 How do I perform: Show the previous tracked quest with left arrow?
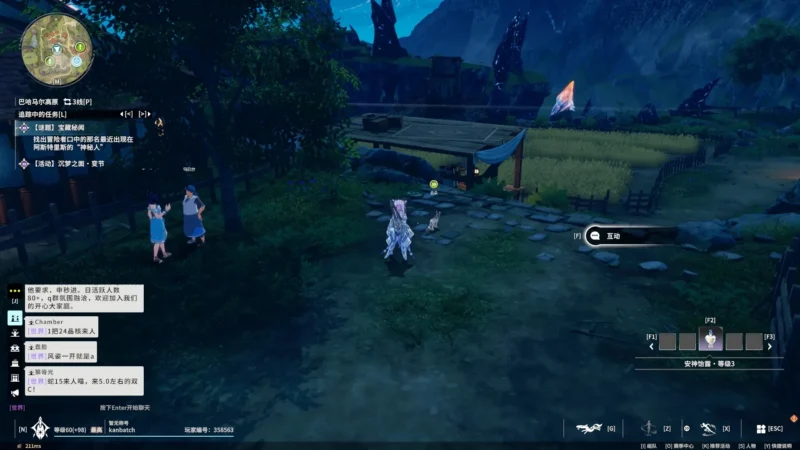(x=128, y=115)
